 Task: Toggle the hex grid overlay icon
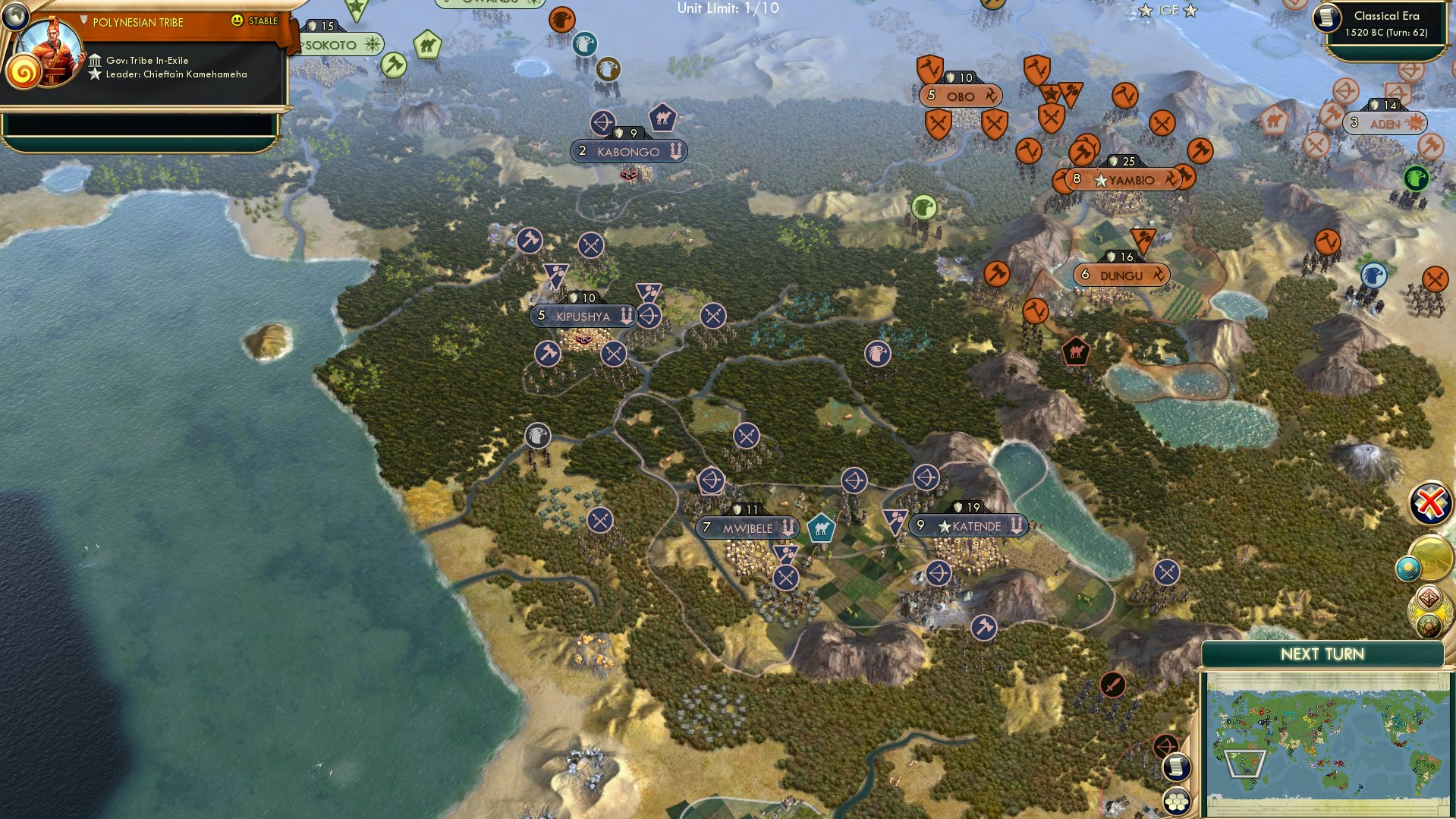(x=1178, y=802)
